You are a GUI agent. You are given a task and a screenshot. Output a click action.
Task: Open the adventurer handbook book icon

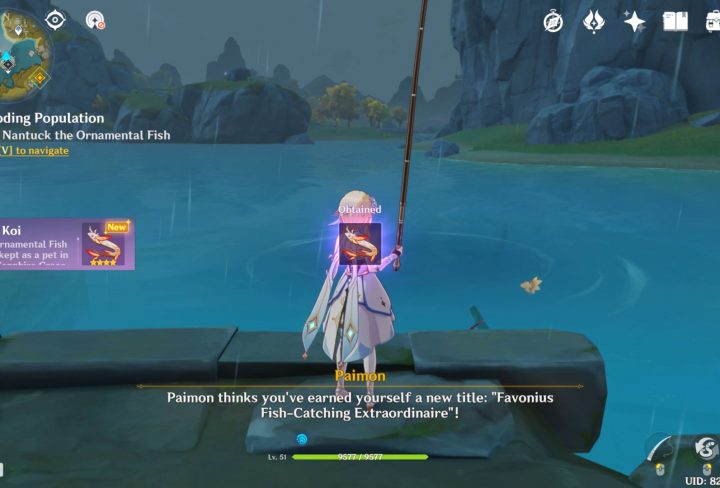point(675,21)
